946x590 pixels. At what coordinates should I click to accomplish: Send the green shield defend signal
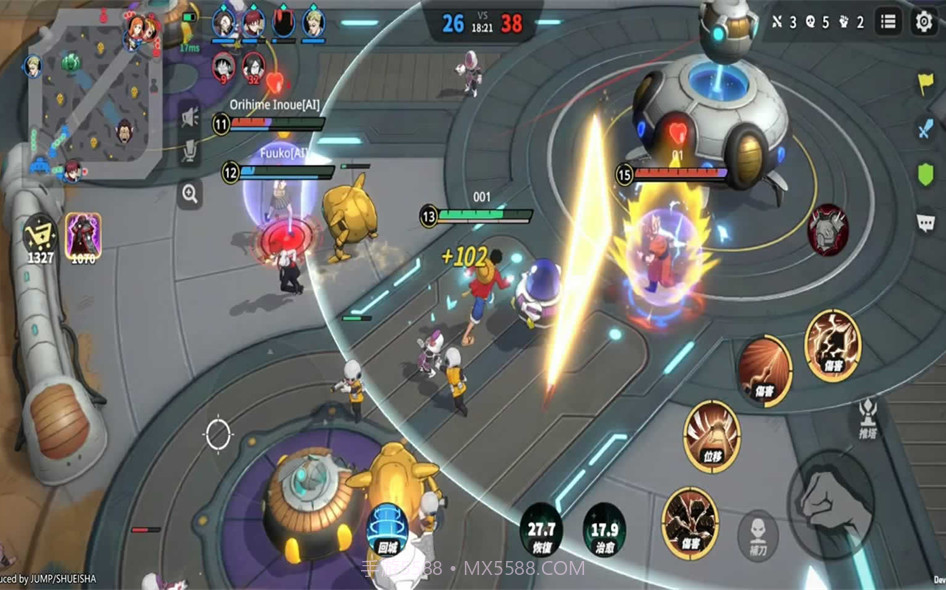point(925,175)
